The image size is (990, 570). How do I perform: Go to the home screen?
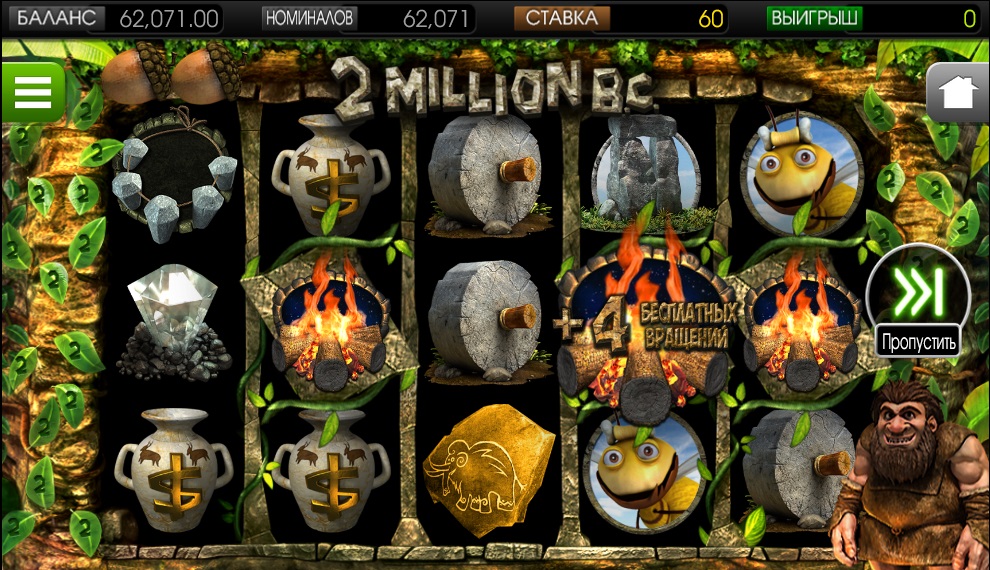[x=957, y=93]
